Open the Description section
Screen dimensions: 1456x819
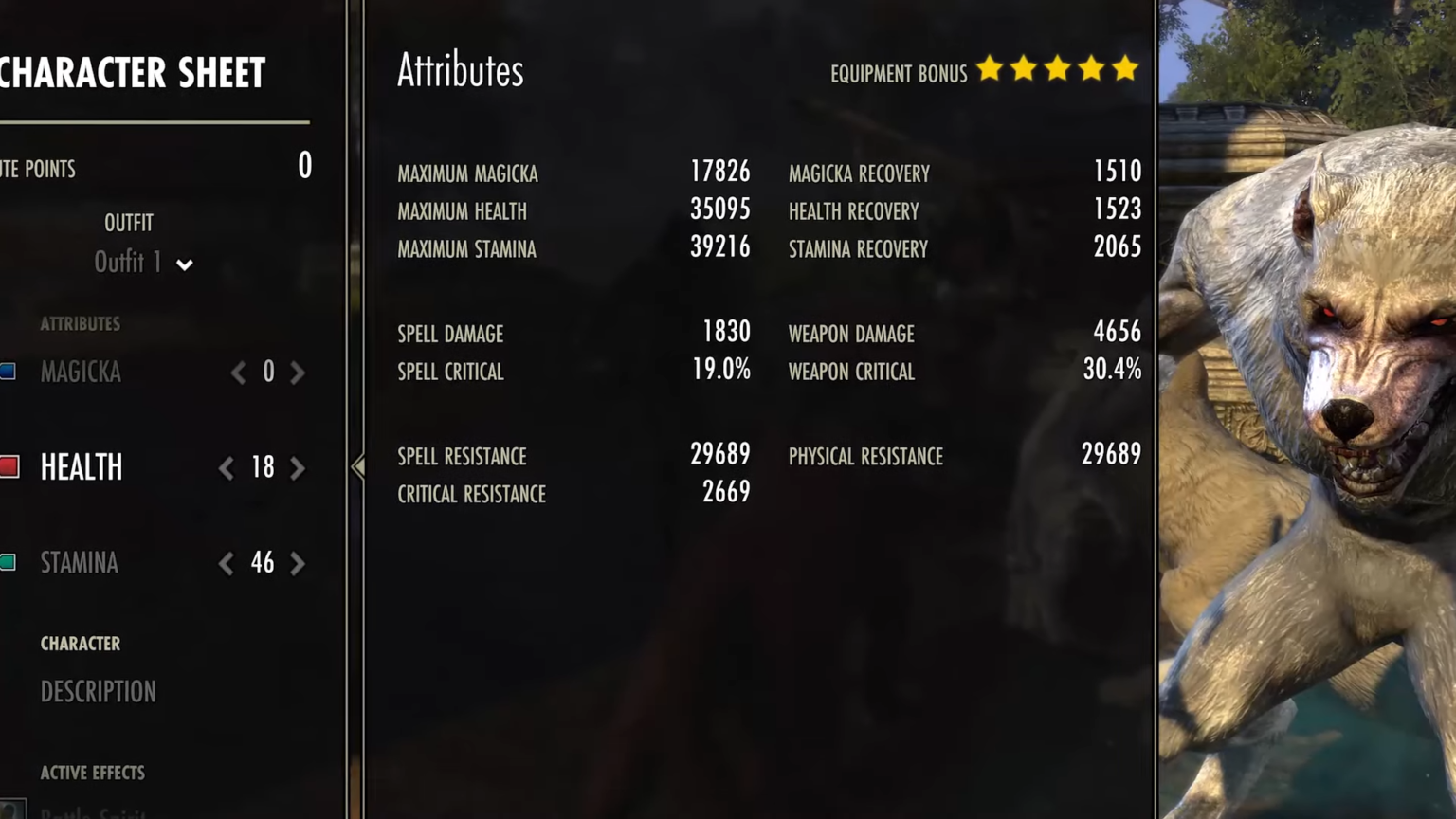(x=99, y=691)
